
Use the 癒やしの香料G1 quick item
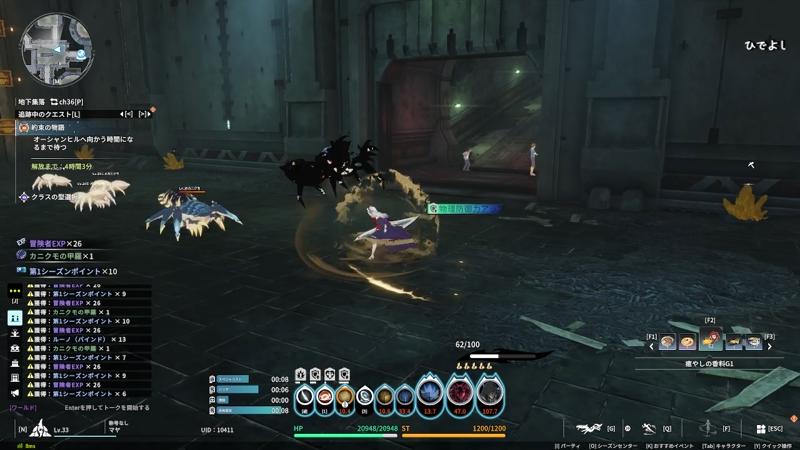(x=710, y=342)
